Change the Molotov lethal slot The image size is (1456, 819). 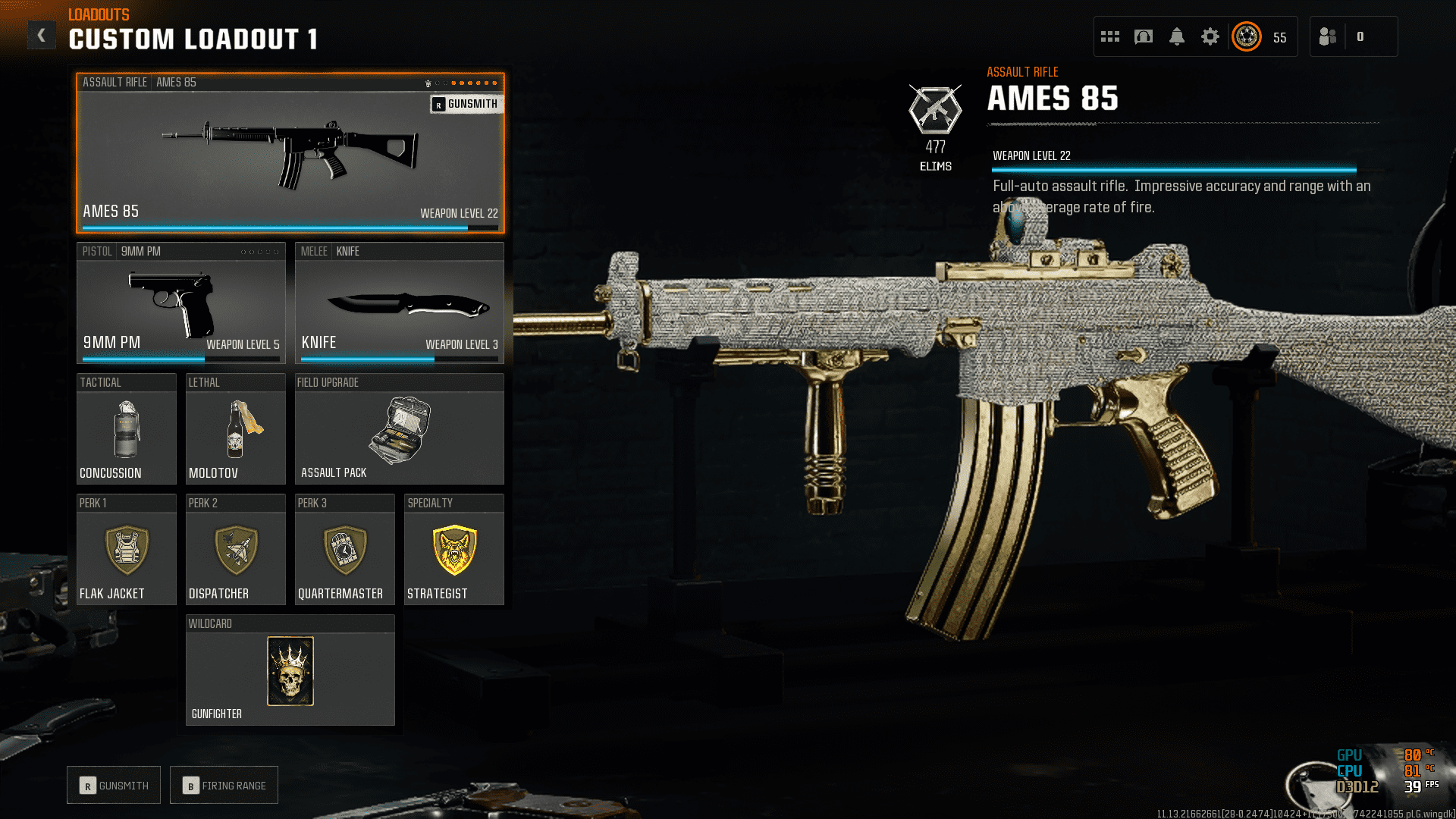coord(235,429)
